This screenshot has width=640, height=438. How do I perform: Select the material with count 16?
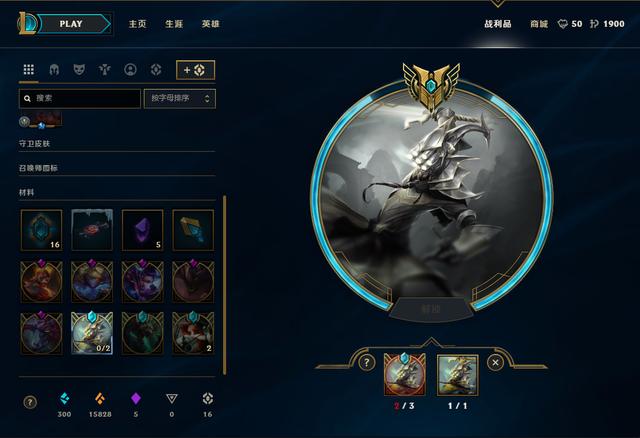click(41, 229)
